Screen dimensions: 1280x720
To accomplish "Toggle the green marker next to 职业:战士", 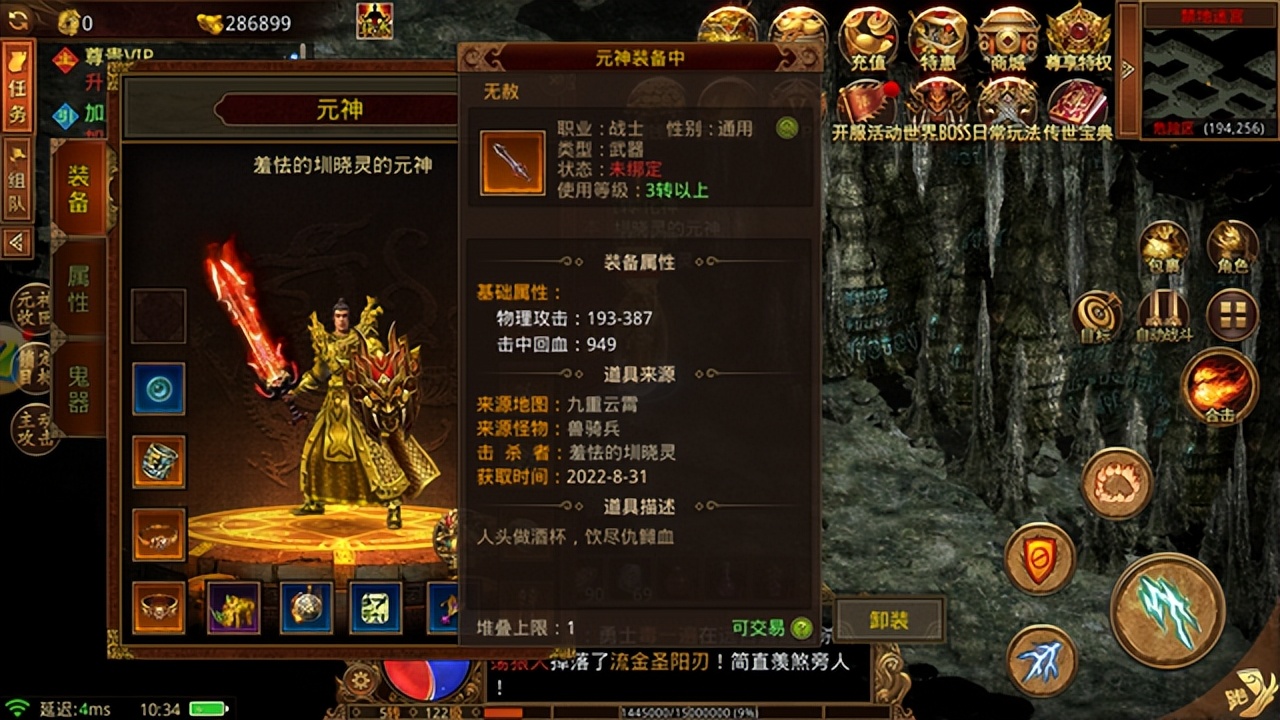I will (x=786, y=130).
